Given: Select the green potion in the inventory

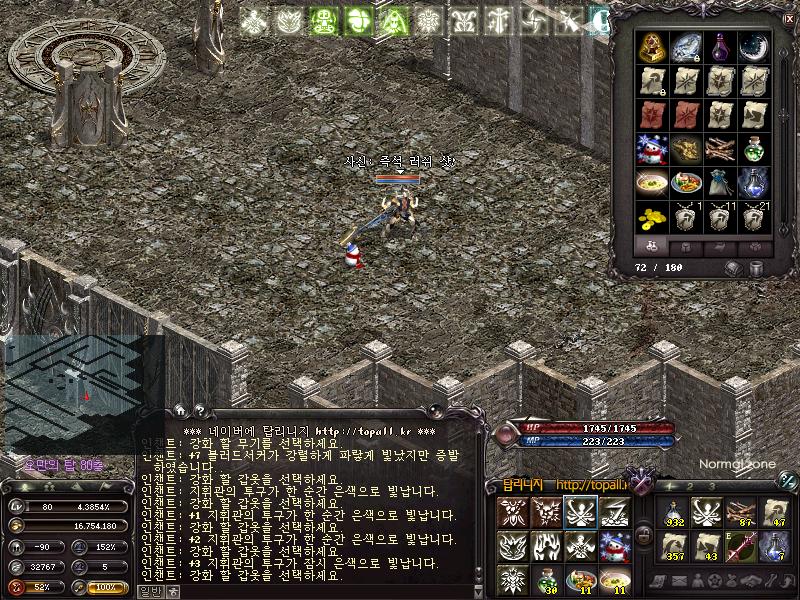Looking at the screenshot, I should [x=752, y=149].
